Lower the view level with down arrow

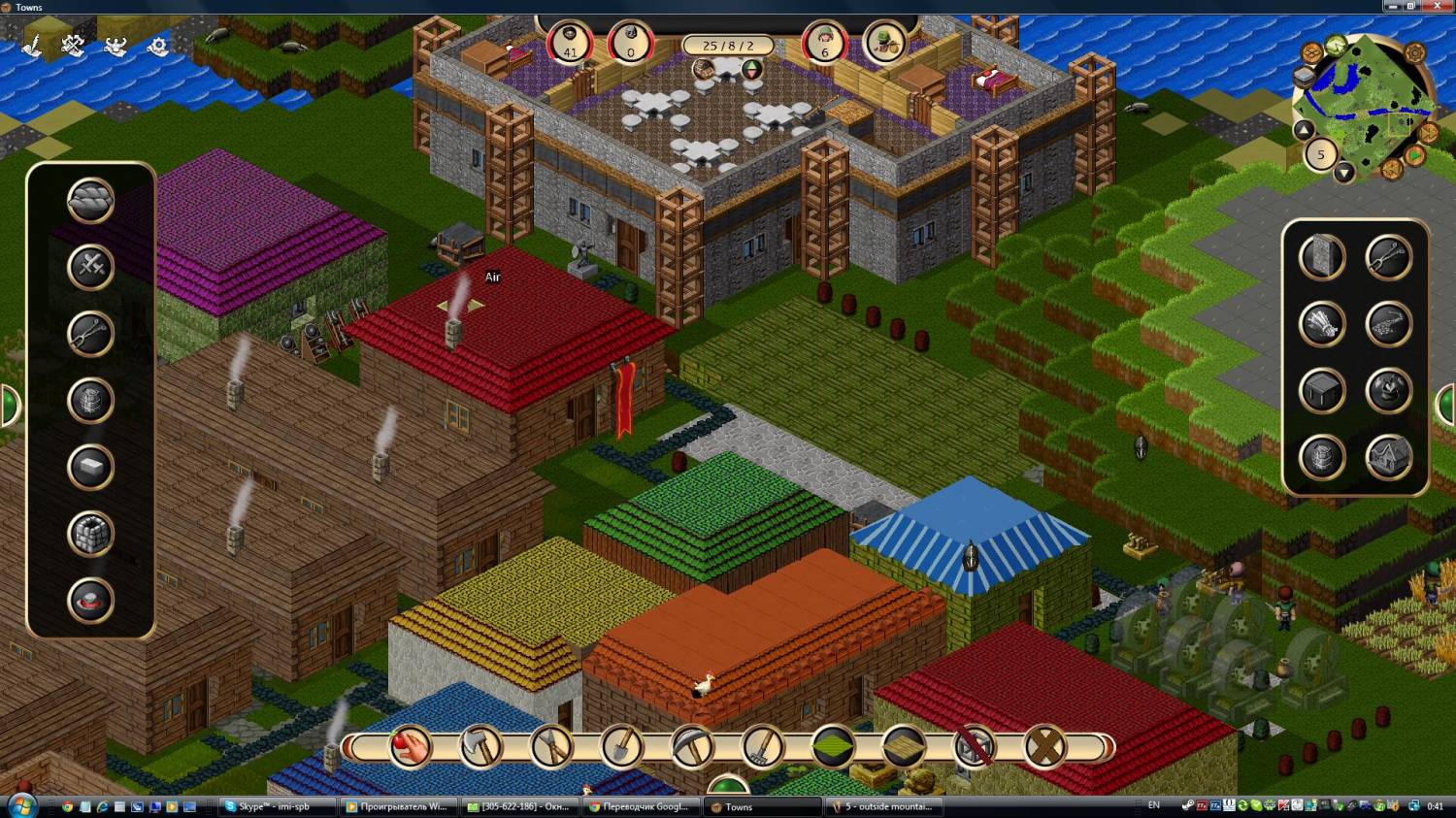pyautogui.click(x=1343, y=173)
